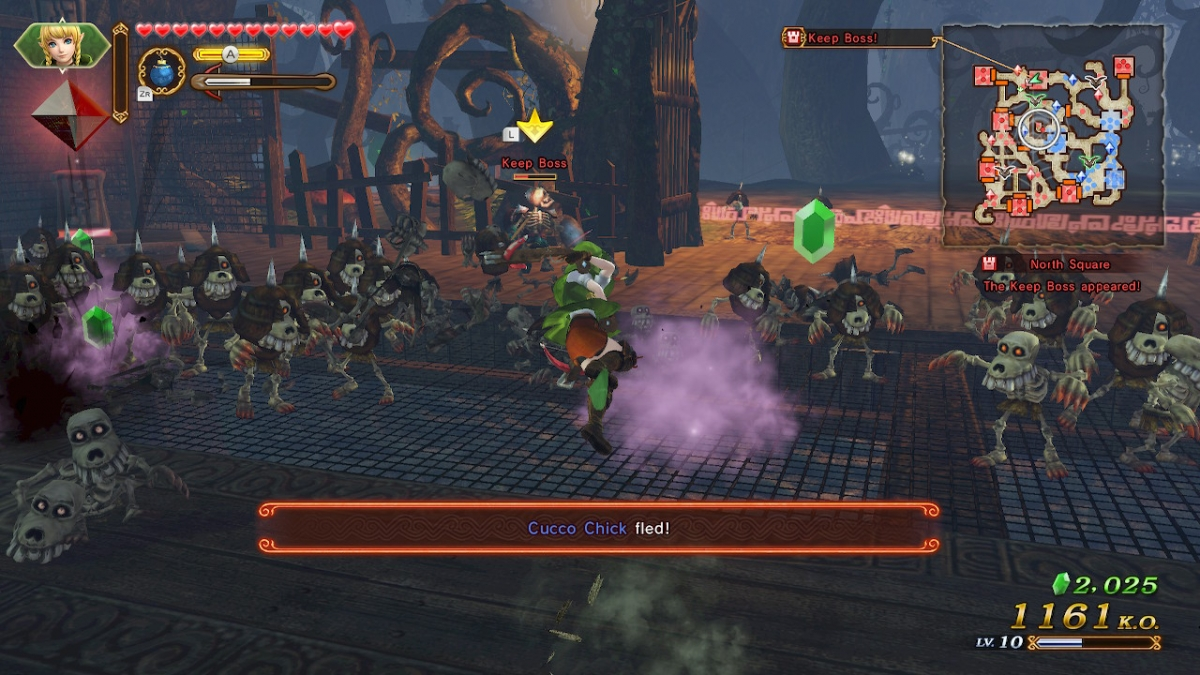The image size is (1200, 675).
Task: Select Linkle's character portrait
Action: (x=61, y=44)
